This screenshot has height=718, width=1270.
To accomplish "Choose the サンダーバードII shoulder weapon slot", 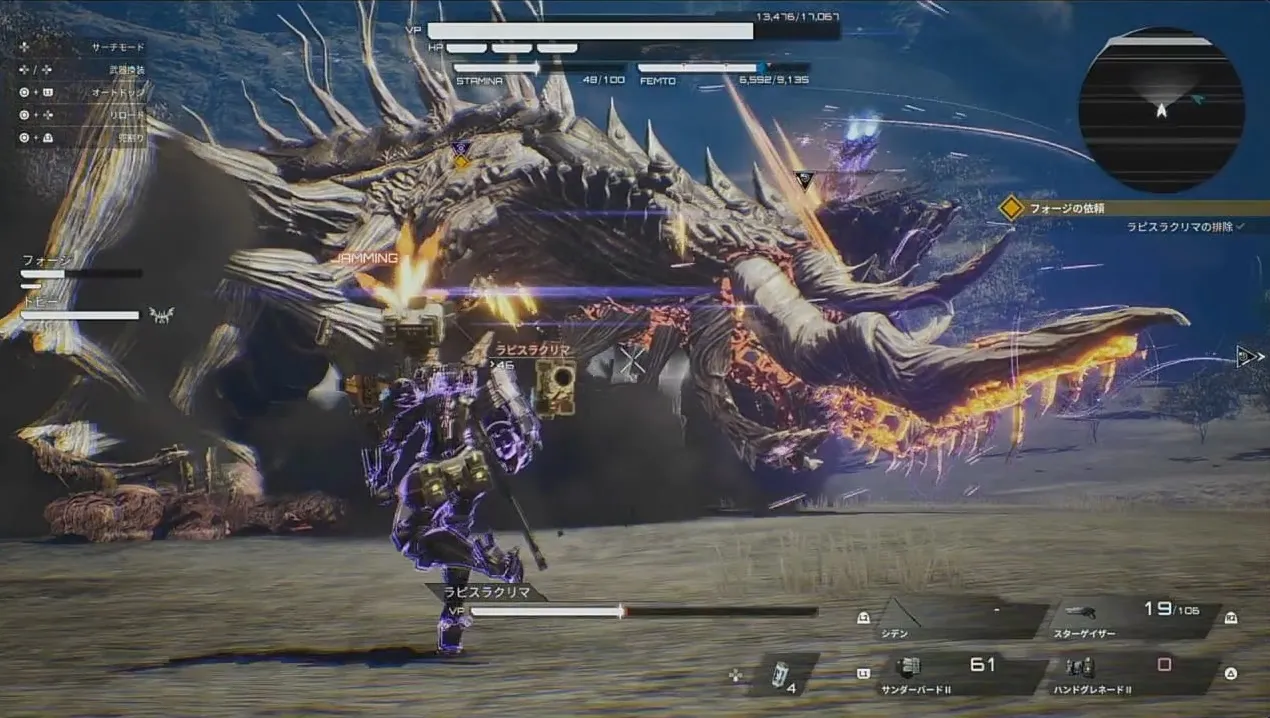I will pos(962,675).
